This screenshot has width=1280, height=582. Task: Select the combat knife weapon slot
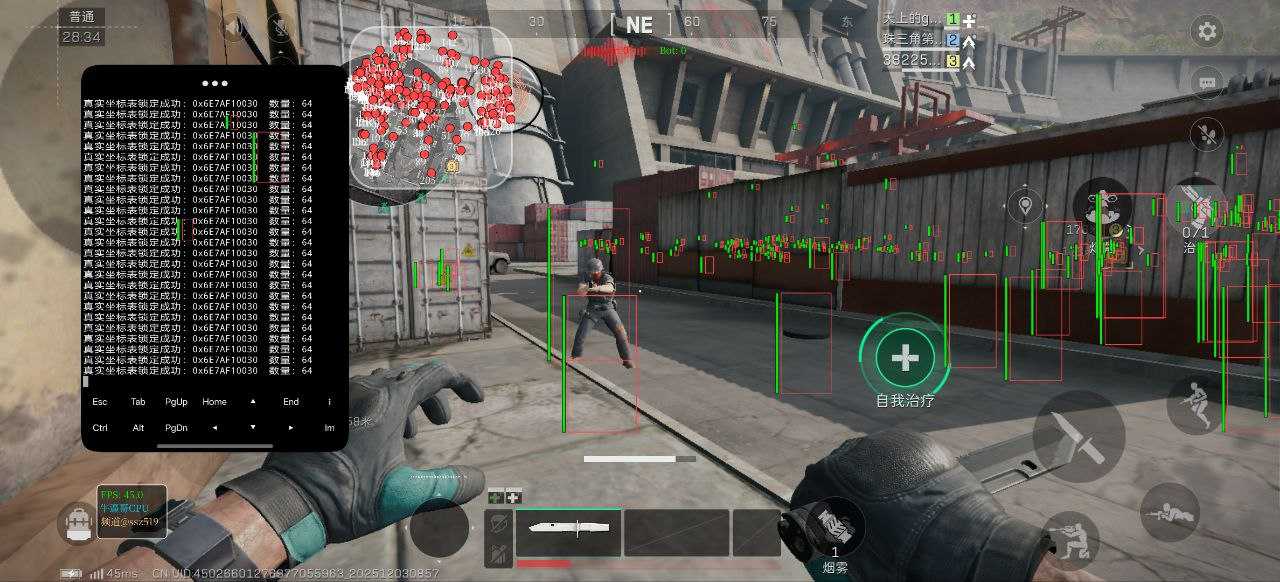[567, 532]
